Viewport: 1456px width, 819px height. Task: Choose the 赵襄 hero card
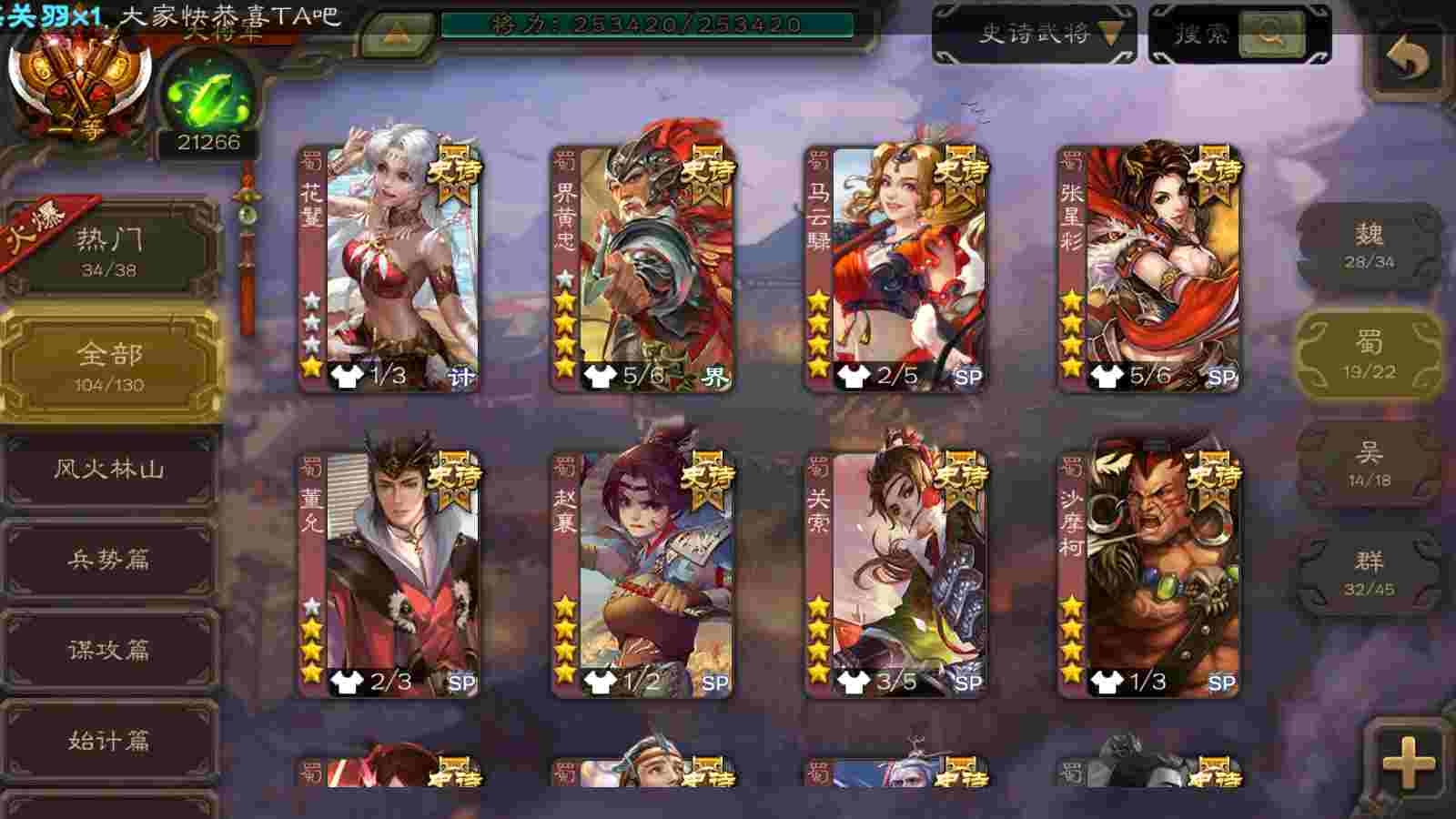[644, 575]
